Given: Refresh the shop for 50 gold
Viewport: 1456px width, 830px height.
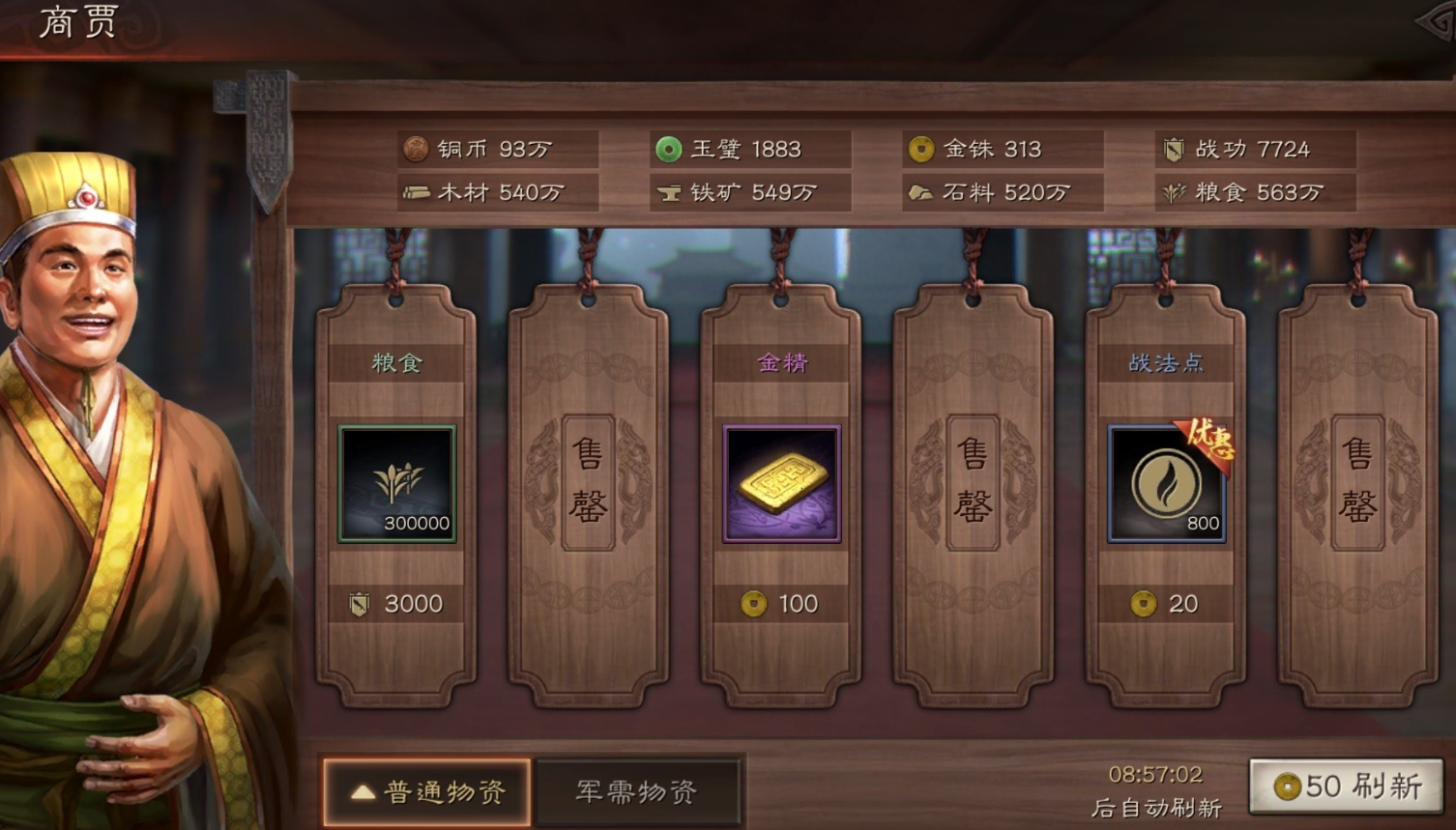Looking at the screenshot, I should point(1347,787).
